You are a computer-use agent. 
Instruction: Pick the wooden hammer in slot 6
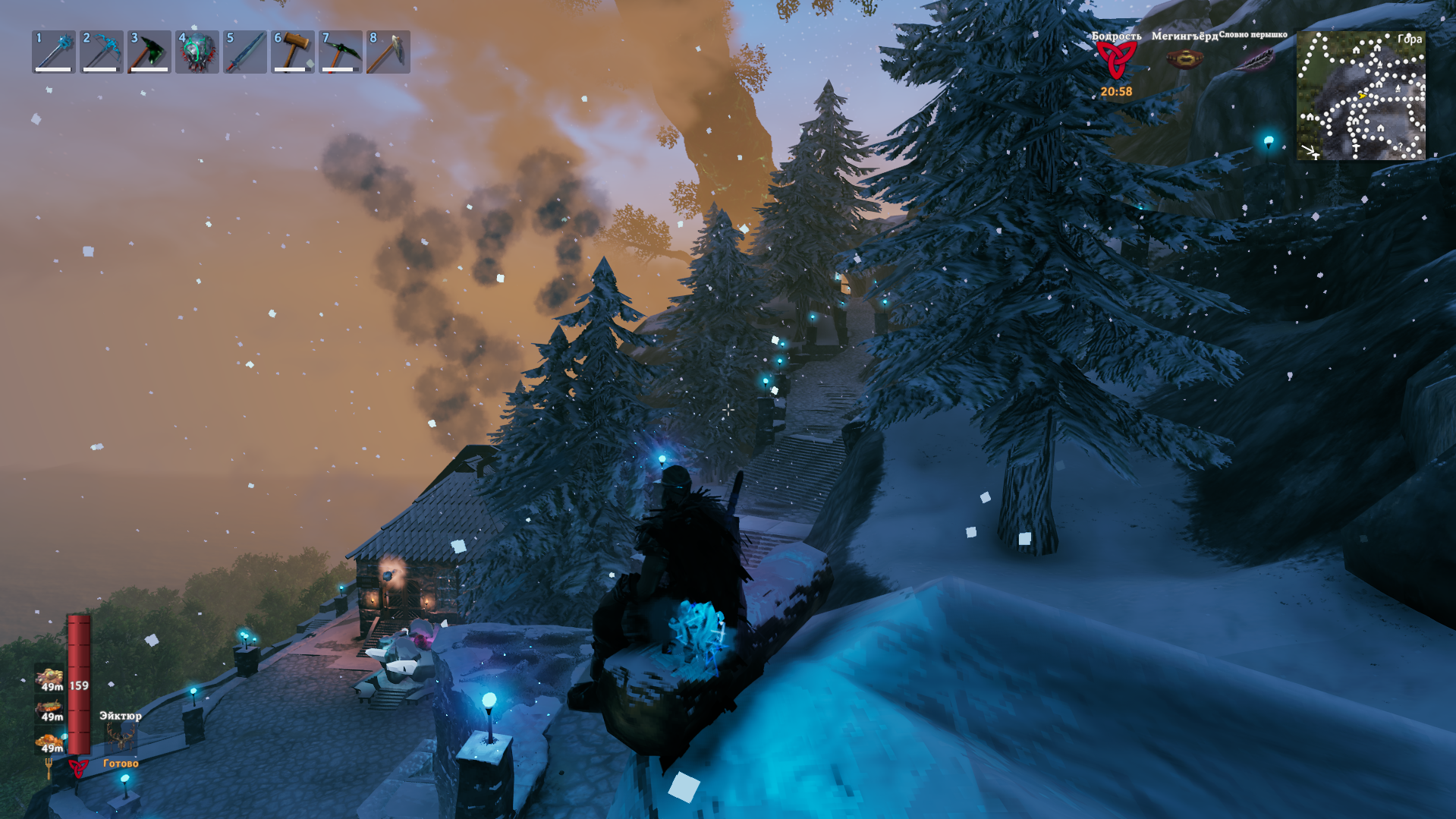pos(293,52)
